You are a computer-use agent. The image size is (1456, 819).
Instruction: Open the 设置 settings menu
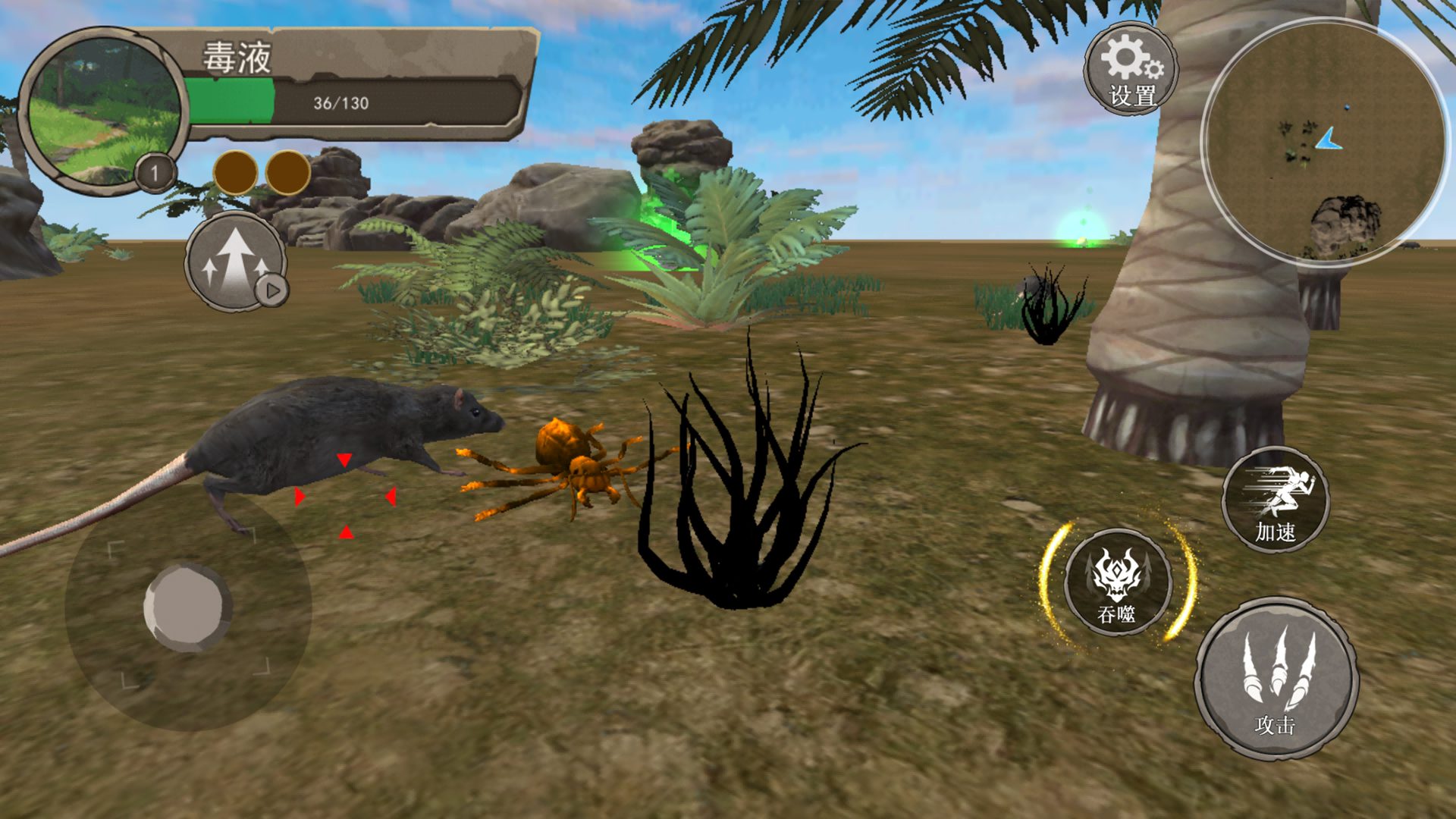pos(1131,70)
